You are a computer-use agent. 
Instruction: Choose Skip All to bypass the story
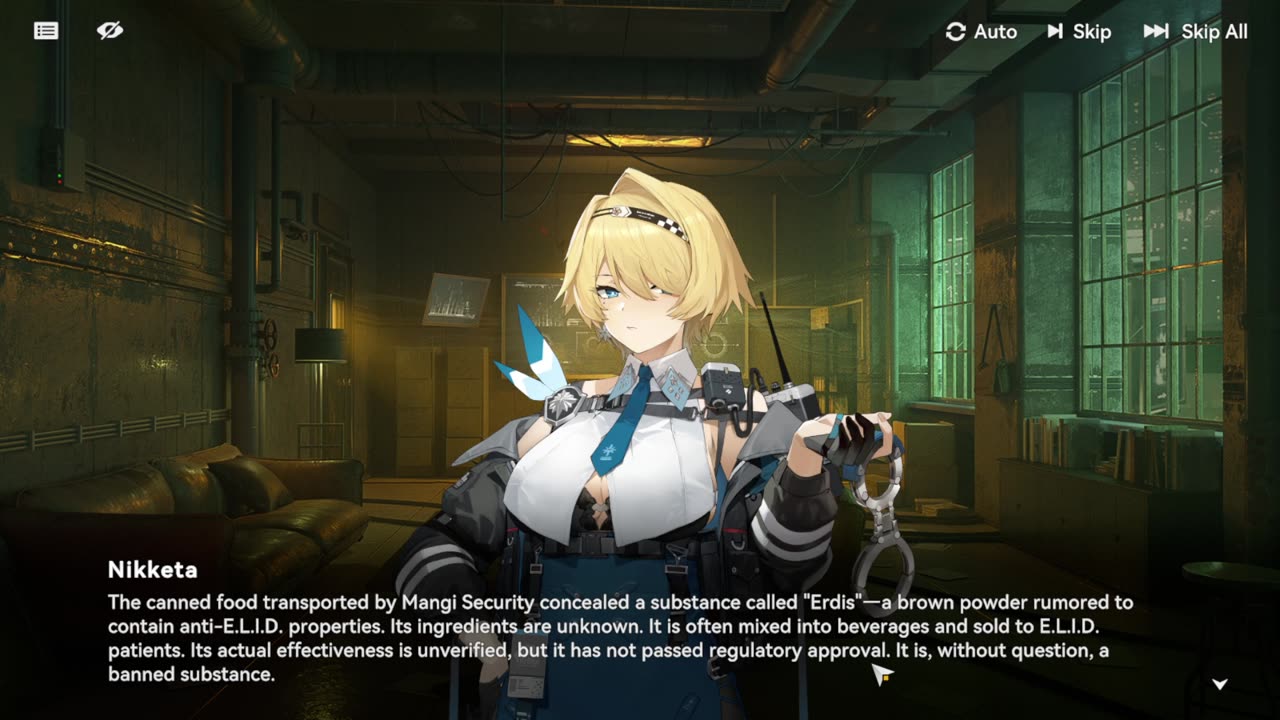(x=1196, y=32)
